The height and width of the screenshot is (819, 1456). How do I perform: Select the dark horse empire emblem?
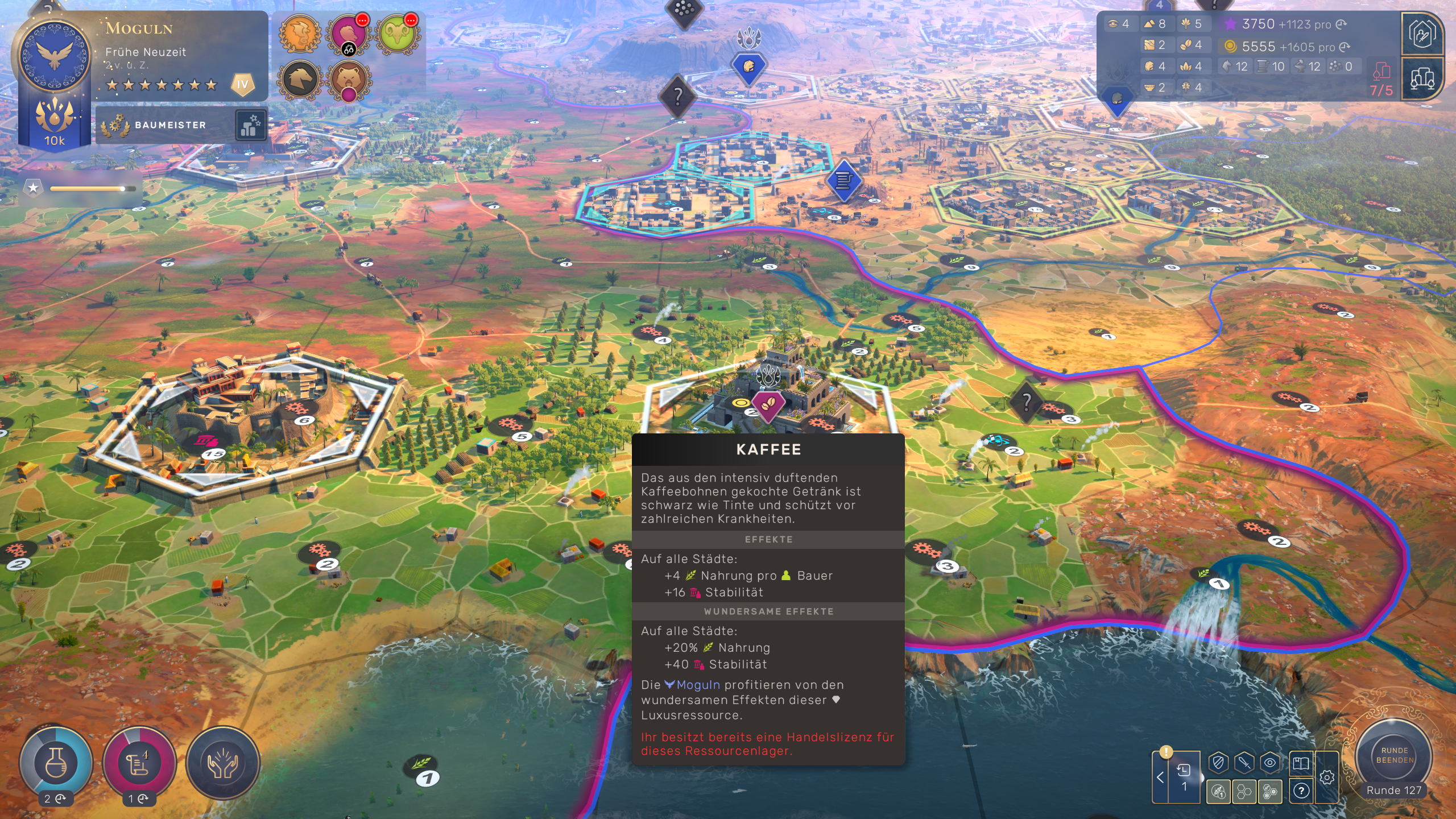[300, 80]
